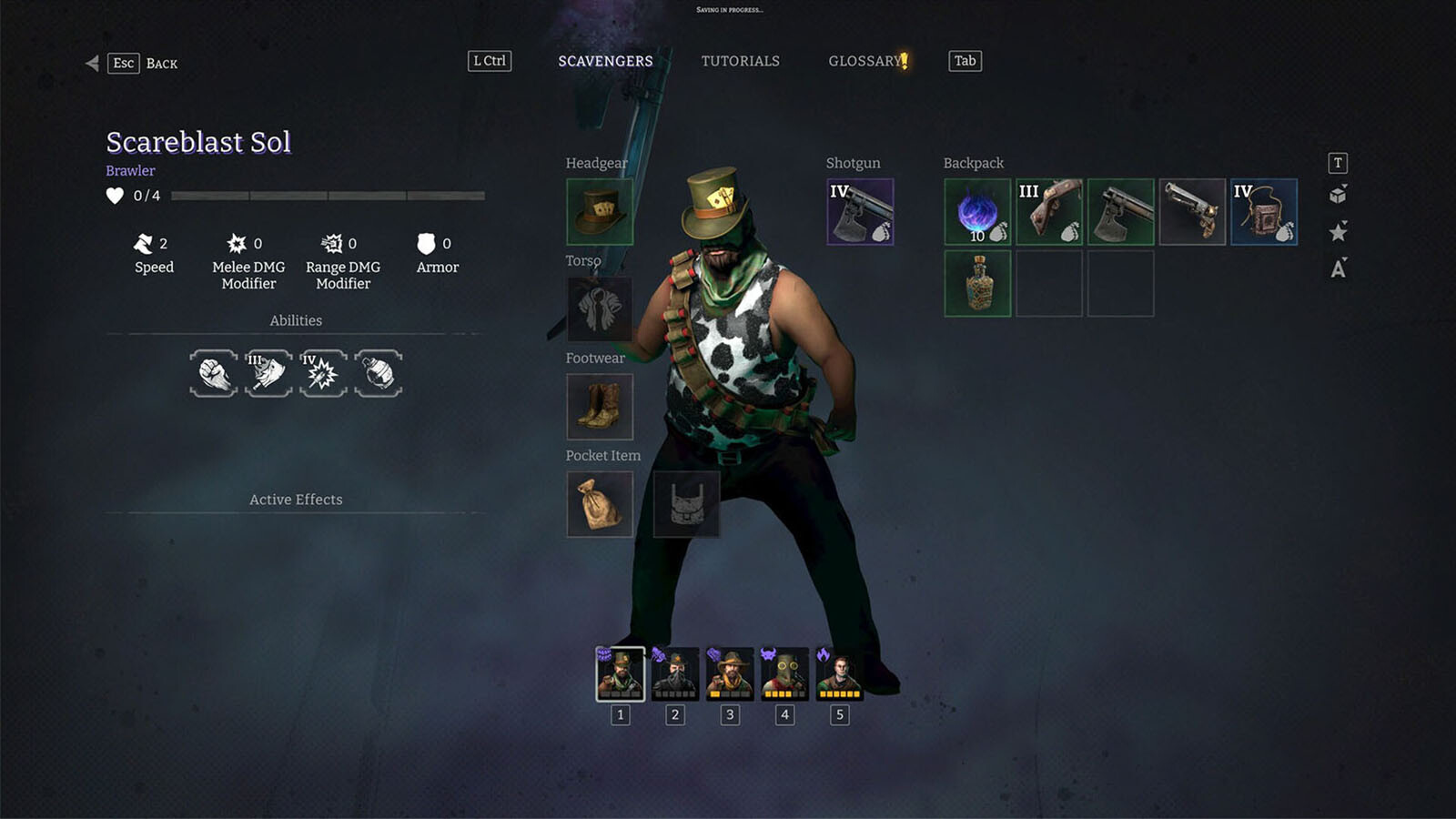Open the tier III cleaver ability
1456x819 pixels.
[268, 373]
